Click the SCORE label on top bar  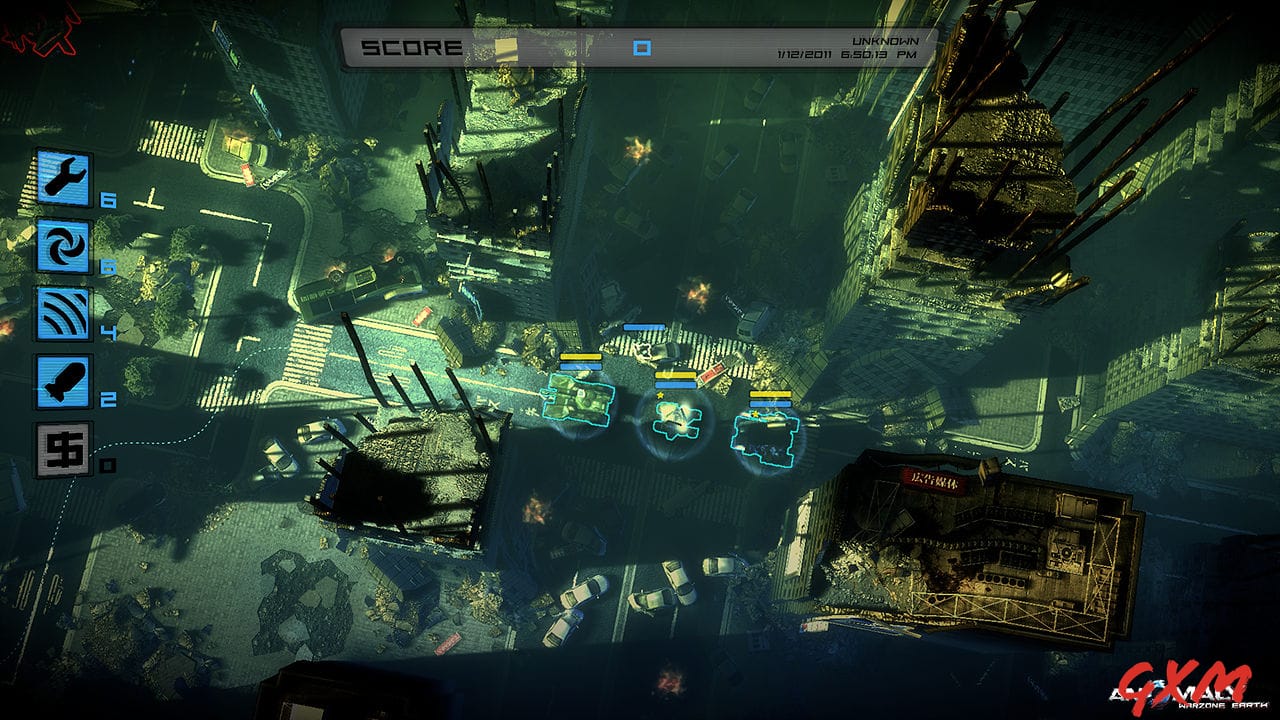[413, 44]
